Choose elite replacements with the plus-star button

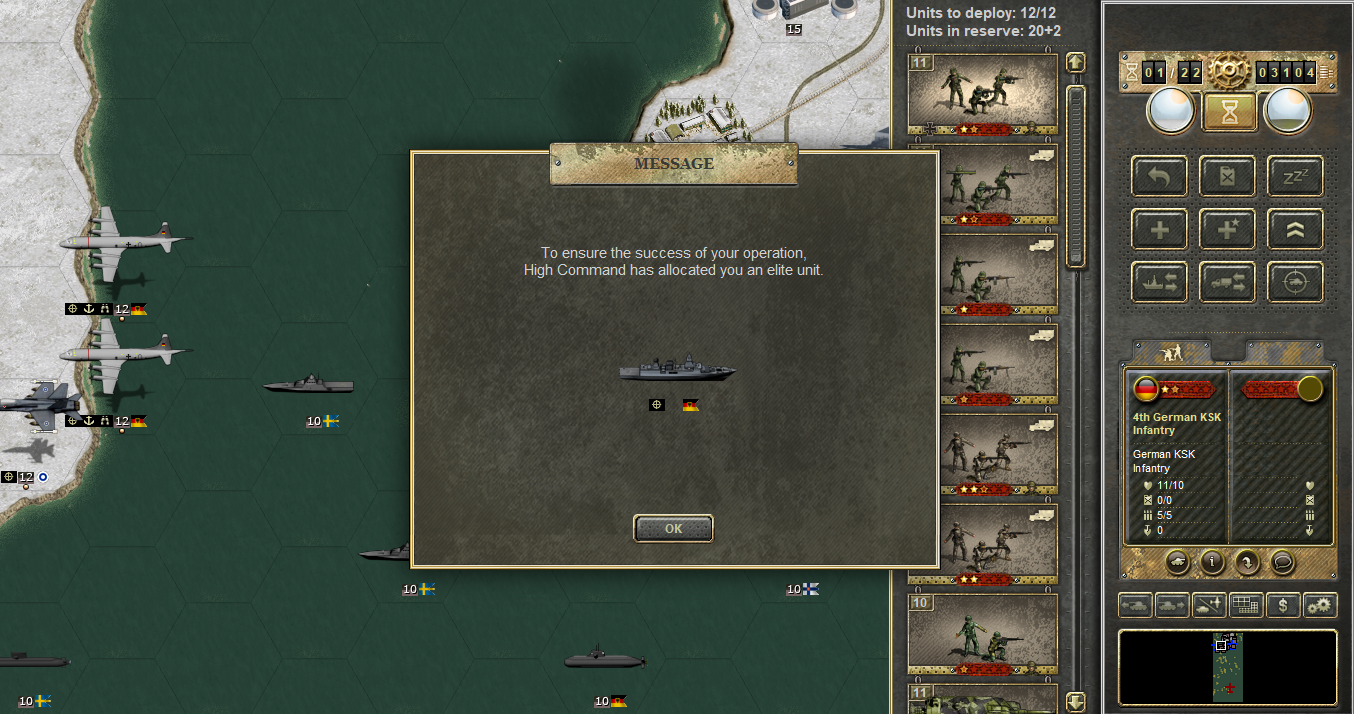click(1227, 229)
